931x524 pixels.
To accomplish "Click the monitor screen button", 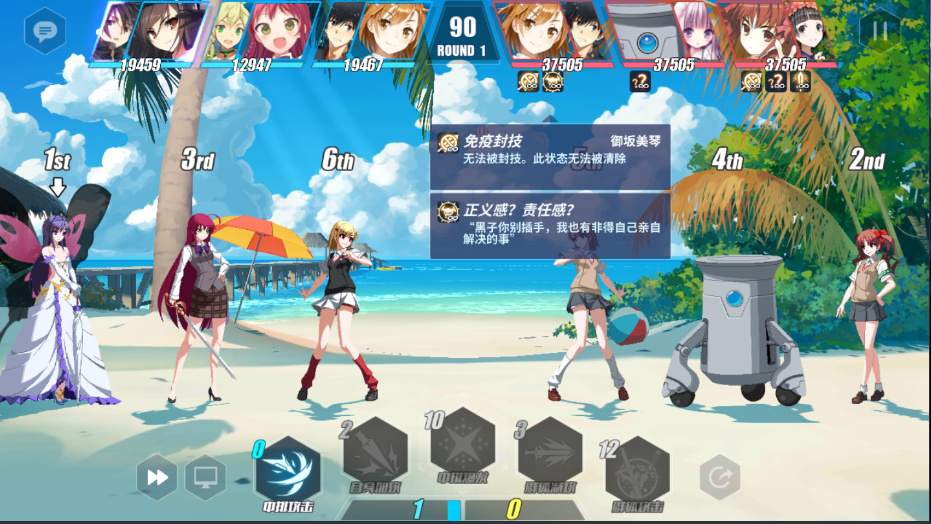I will [206, 477].
